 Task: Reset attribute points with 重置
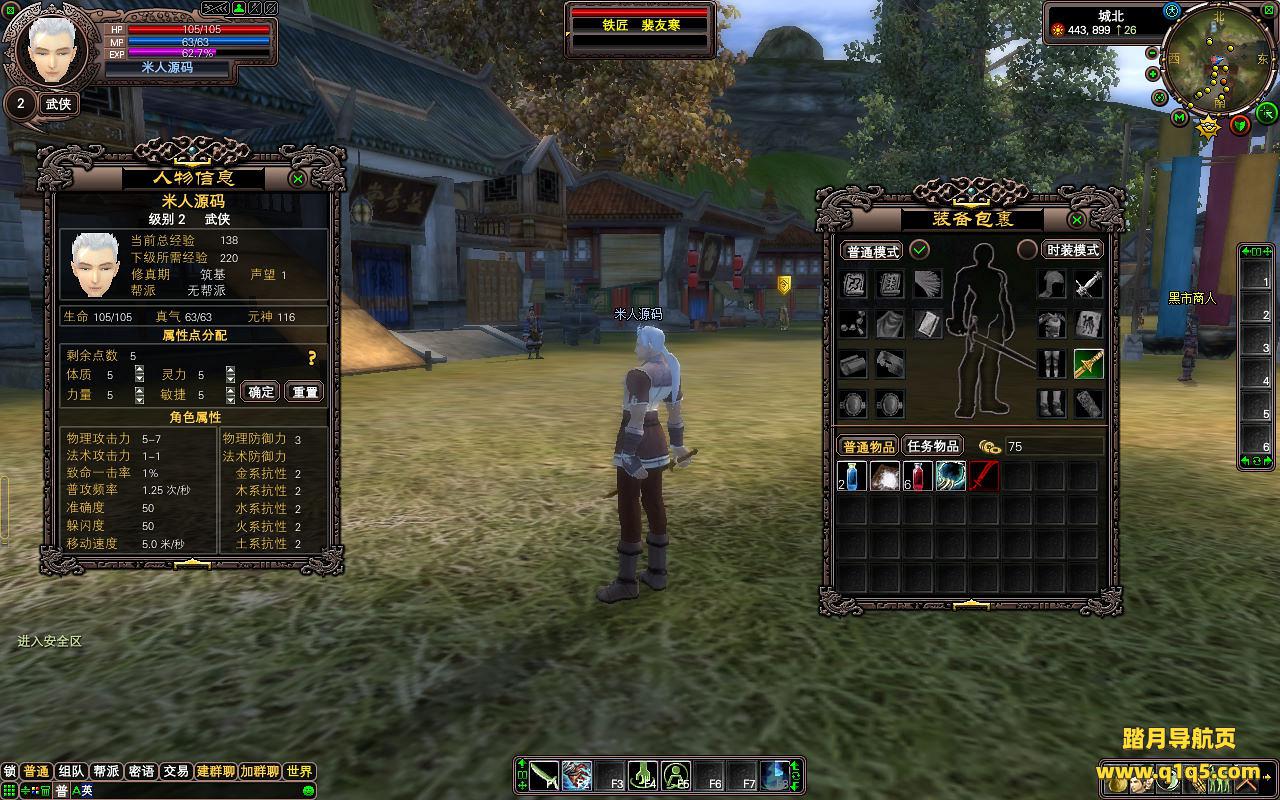click(x=305, y=392)
